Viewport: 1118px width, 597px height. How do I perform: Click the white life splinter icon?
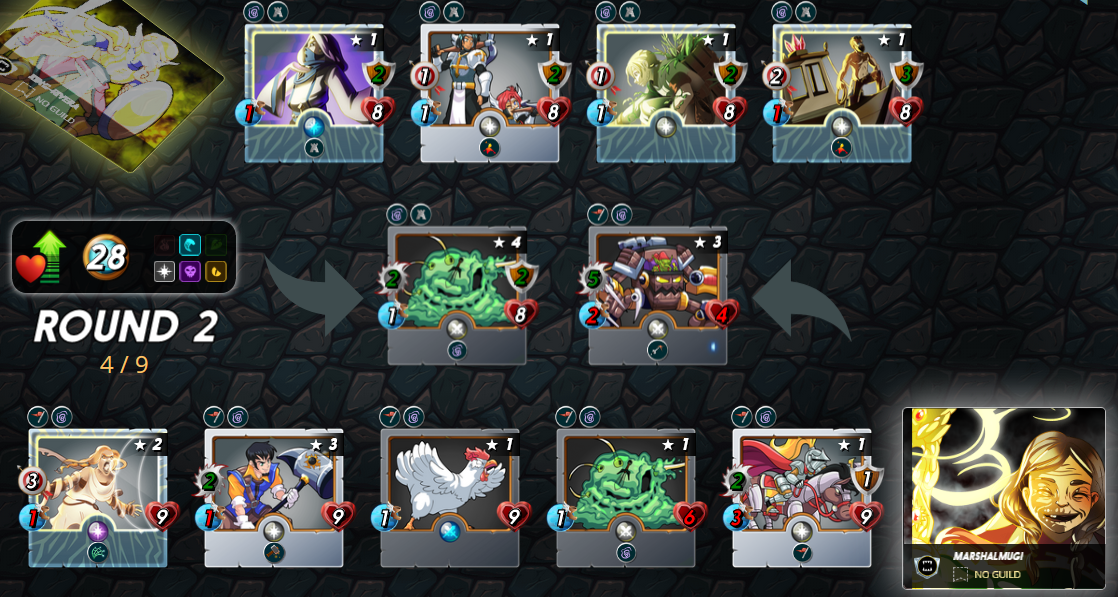[x=165, y=271]
